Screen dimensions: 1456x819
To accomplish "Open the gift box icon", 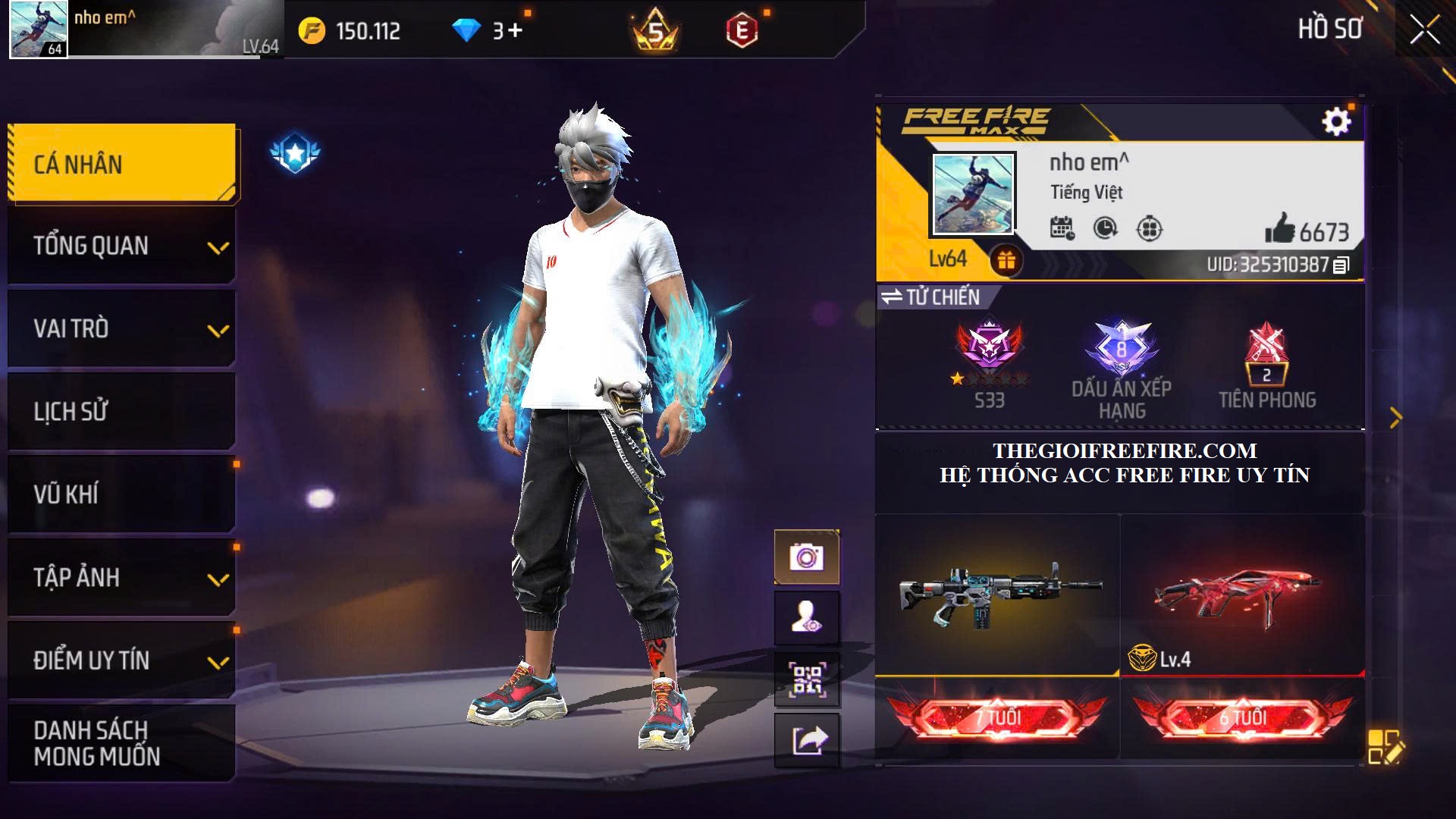I will (1006, 261).
